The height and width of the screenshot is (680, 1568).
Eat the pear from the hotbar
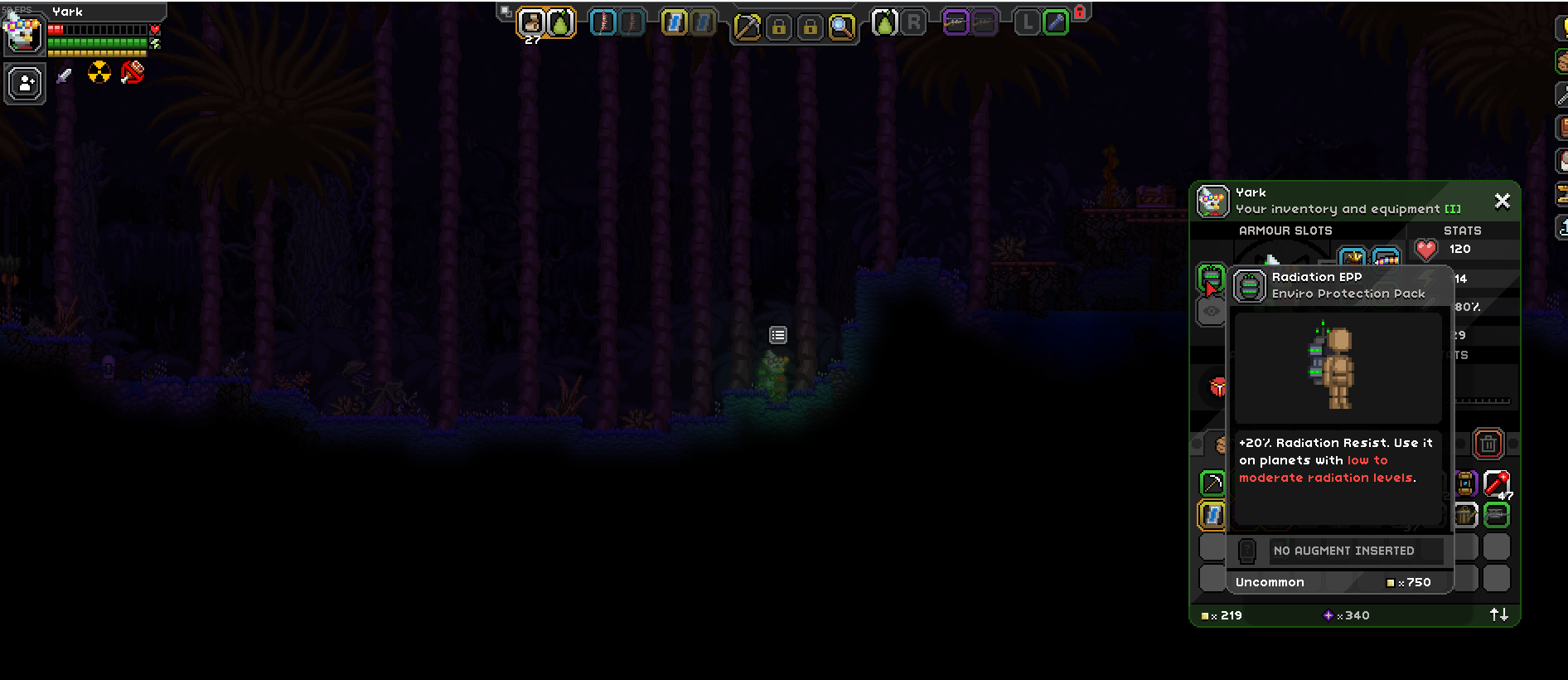click(560, 22)
